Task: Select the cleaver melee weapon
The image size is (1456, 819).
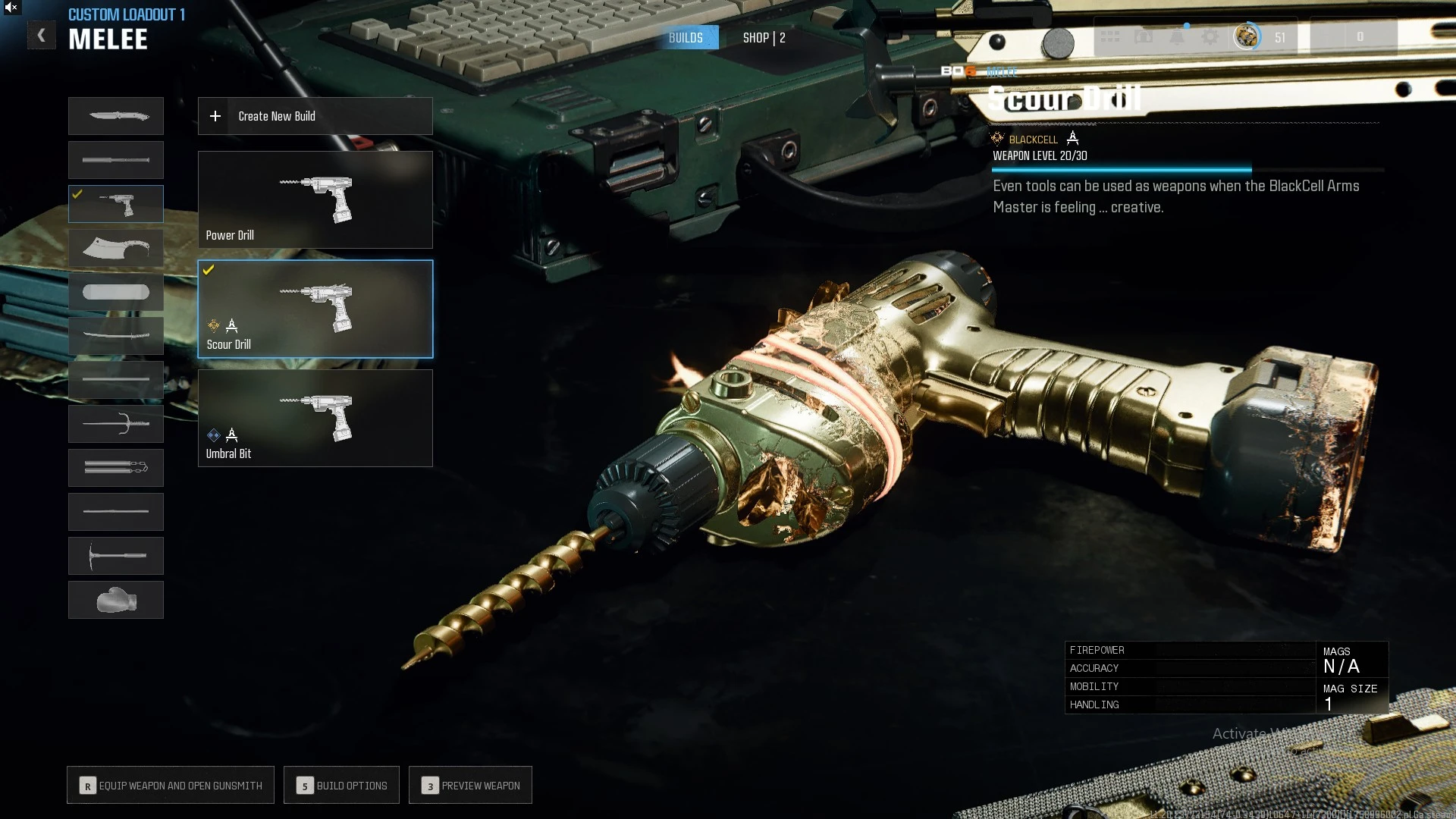Action: point(116,248)
